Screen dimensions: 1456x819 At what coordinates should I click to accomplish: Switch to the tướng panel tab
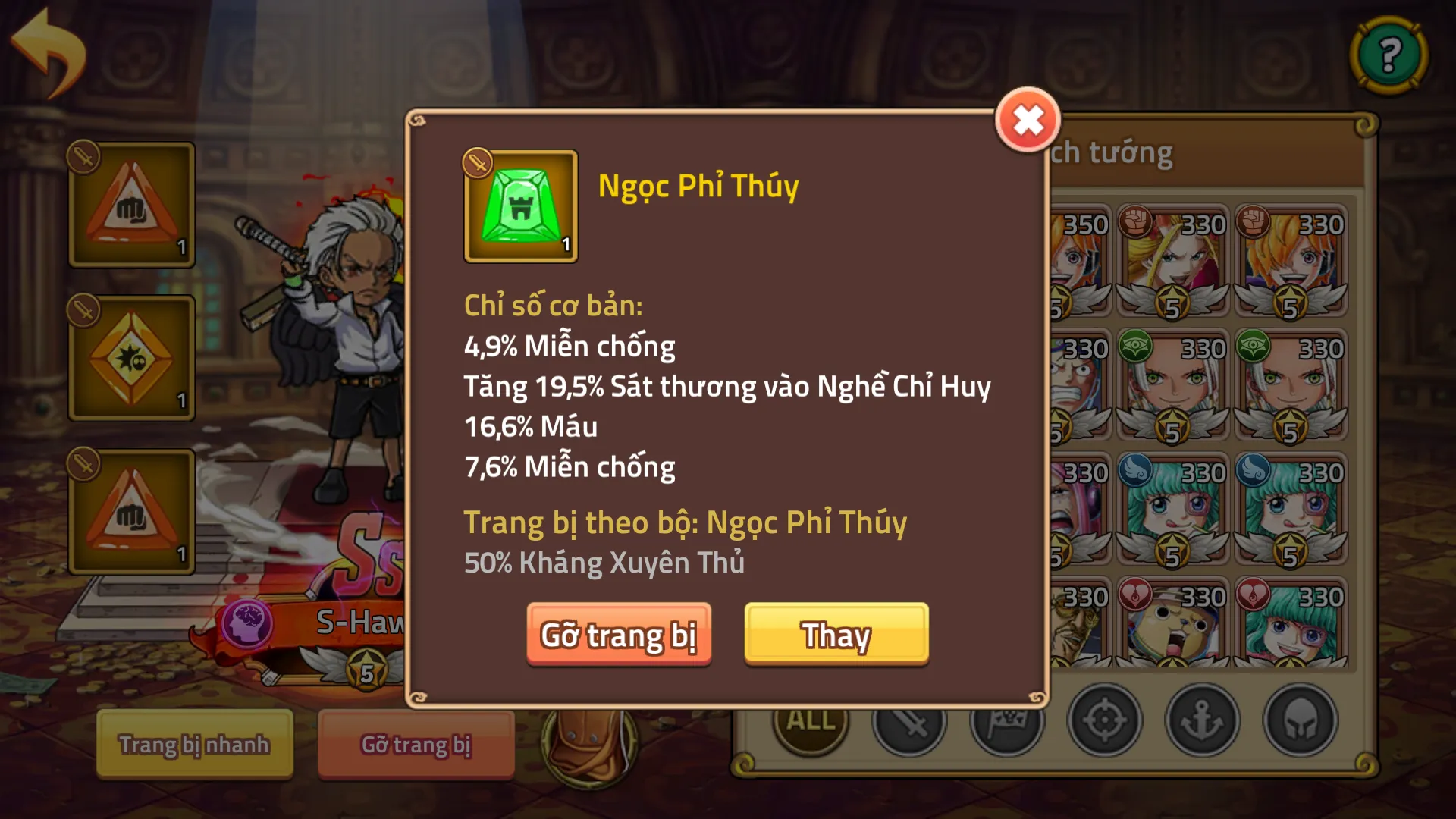click(x=1122, y=152)
